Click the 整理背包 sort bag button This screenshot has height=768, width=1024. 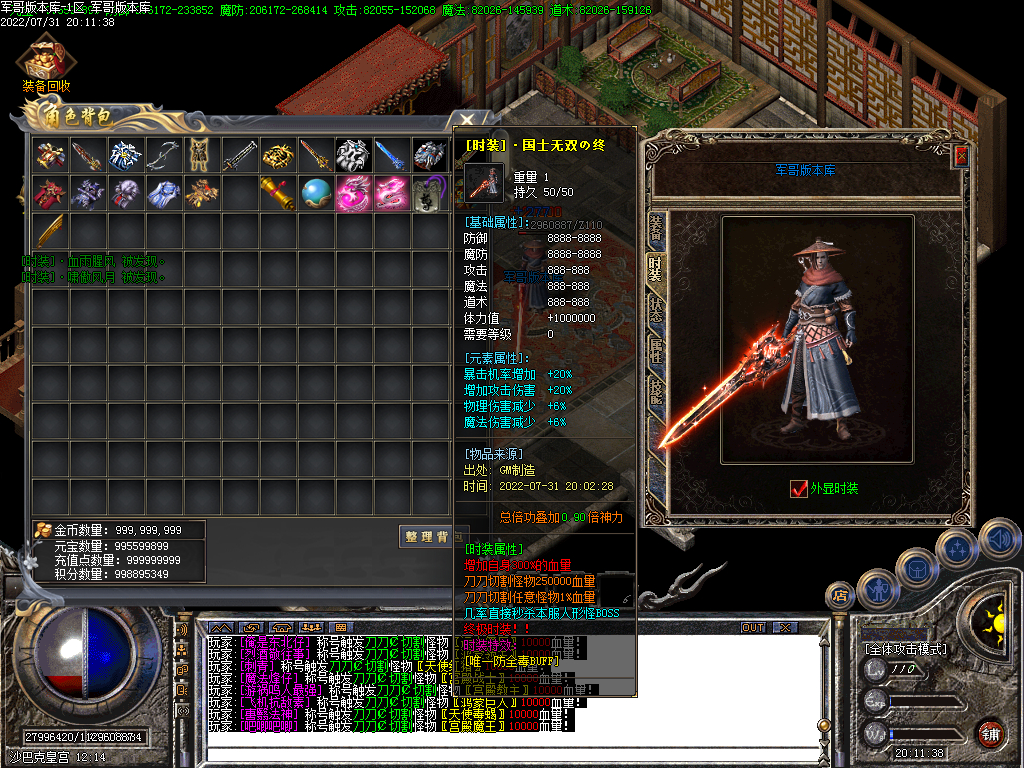pyautogui.click(x=426, y=537)
